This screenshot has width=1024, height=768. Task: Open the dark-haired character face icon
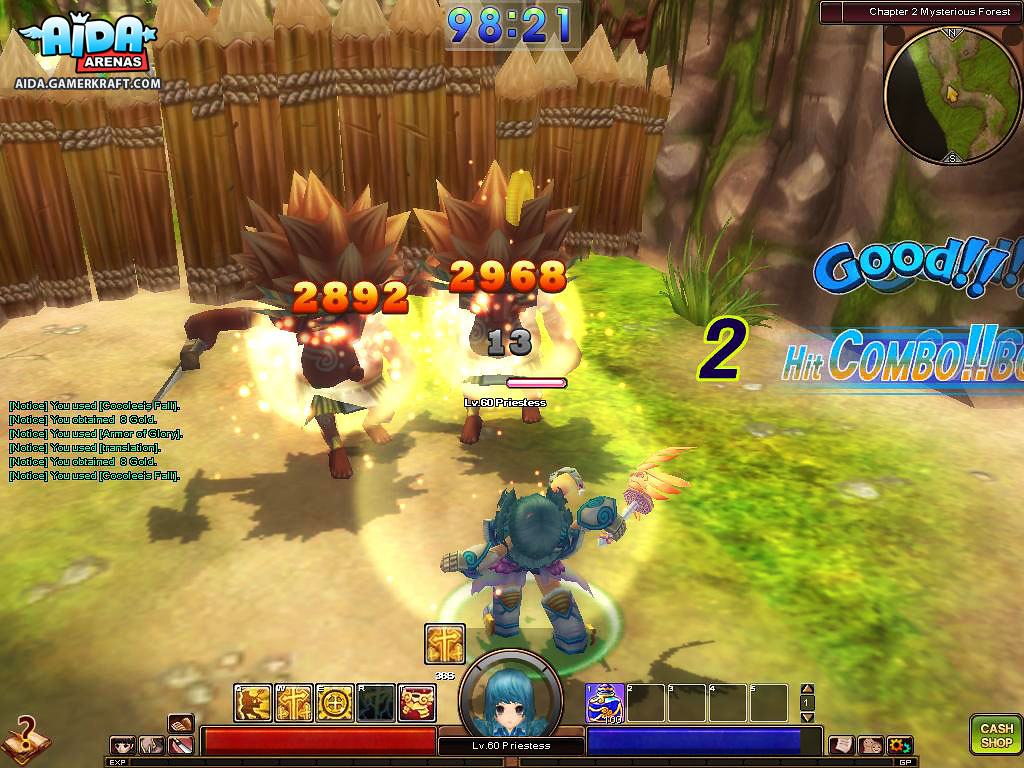pyautogui.click(x=124, y=745)
